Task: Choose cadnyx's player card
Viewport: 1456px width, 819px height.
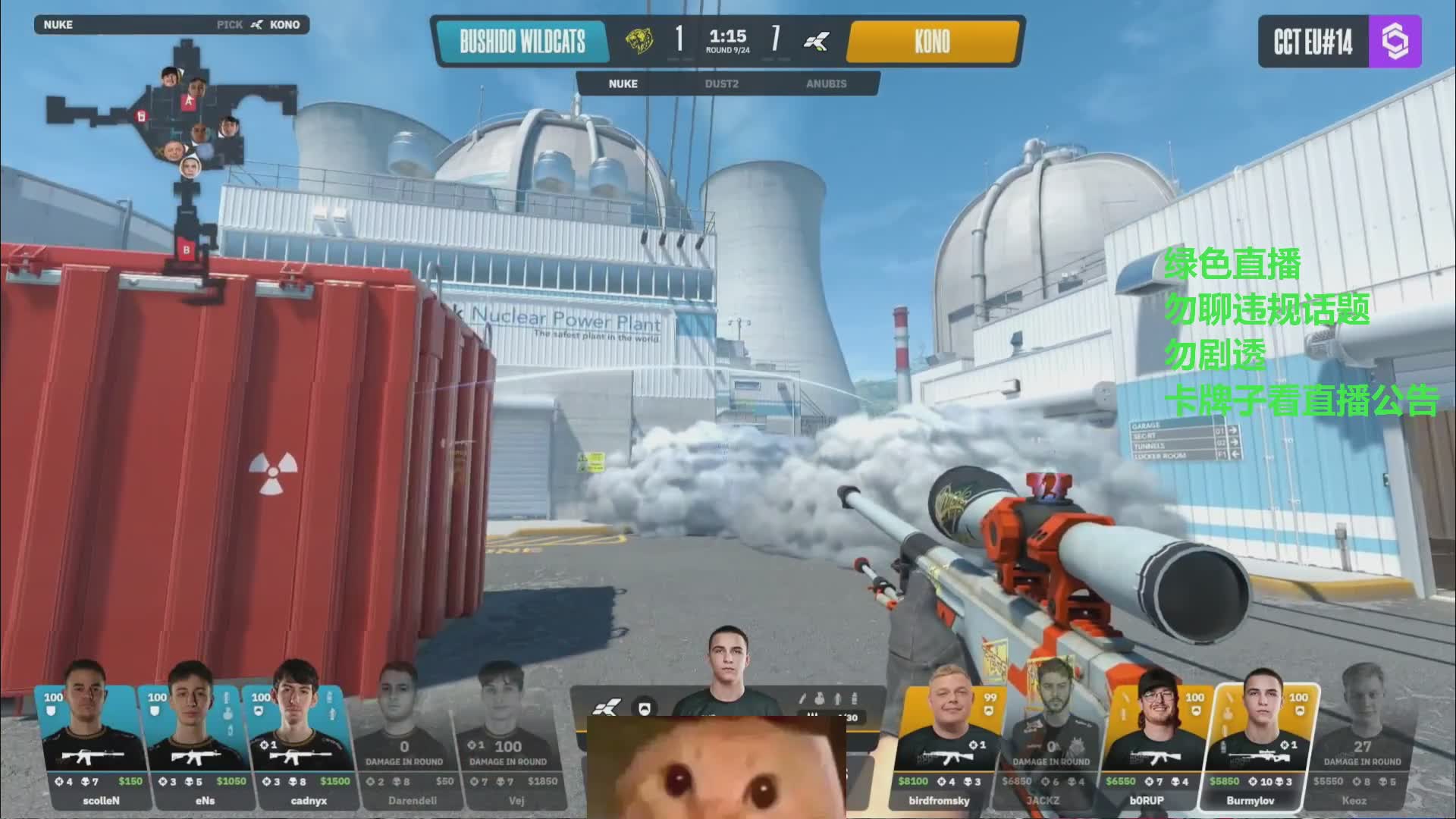Action: [x=298, y=747]
